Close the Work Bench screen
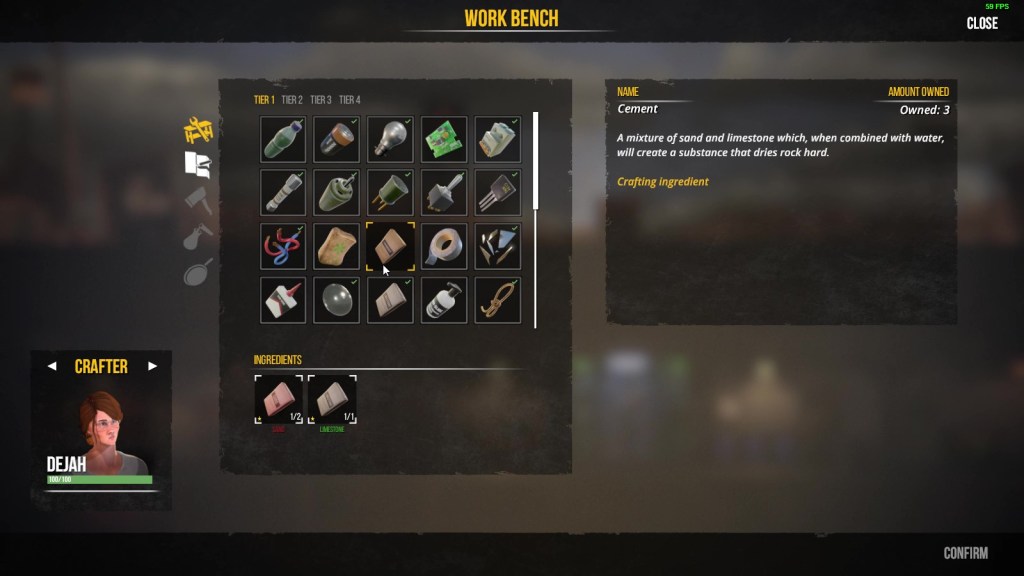 (x=982, y=24)
